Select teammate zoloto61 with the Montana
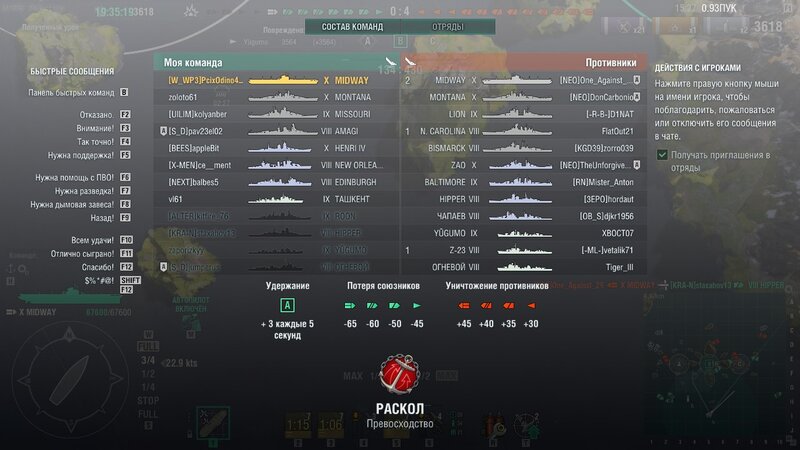Screen dimensions: 800x450 click(275, 97)
